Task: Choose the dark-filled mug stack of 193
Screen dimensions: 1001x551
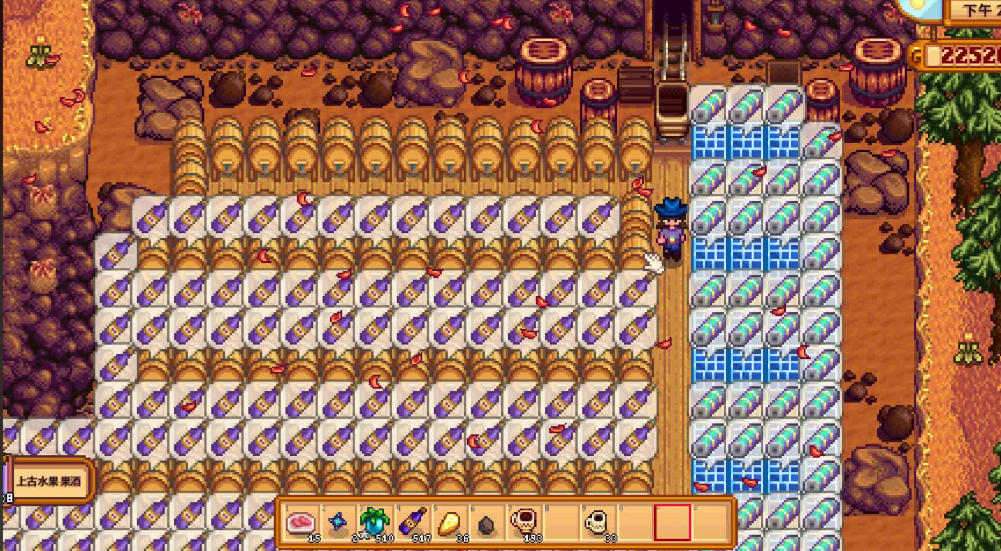Action: 523,522
